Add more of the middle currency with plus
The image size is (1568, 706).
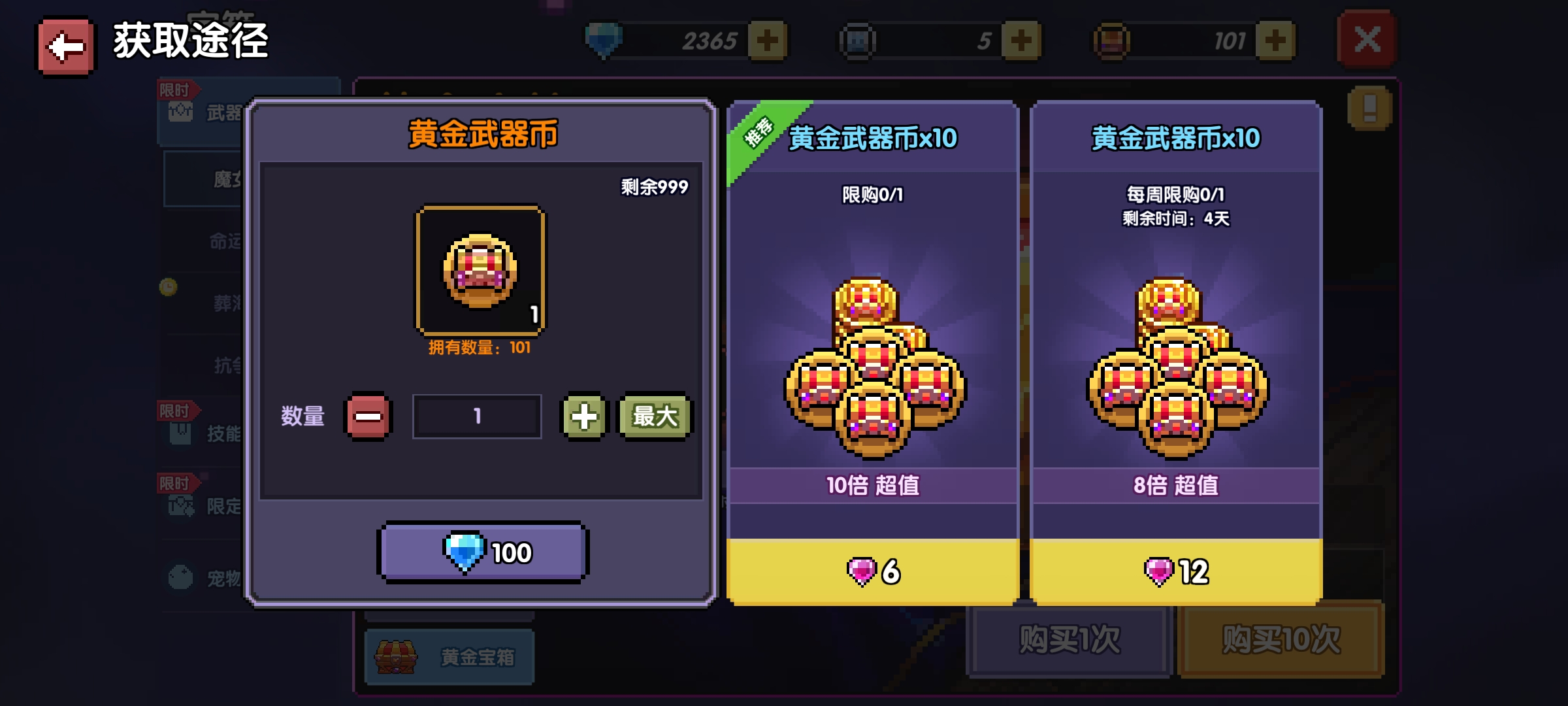click(x=1021, y=41)
